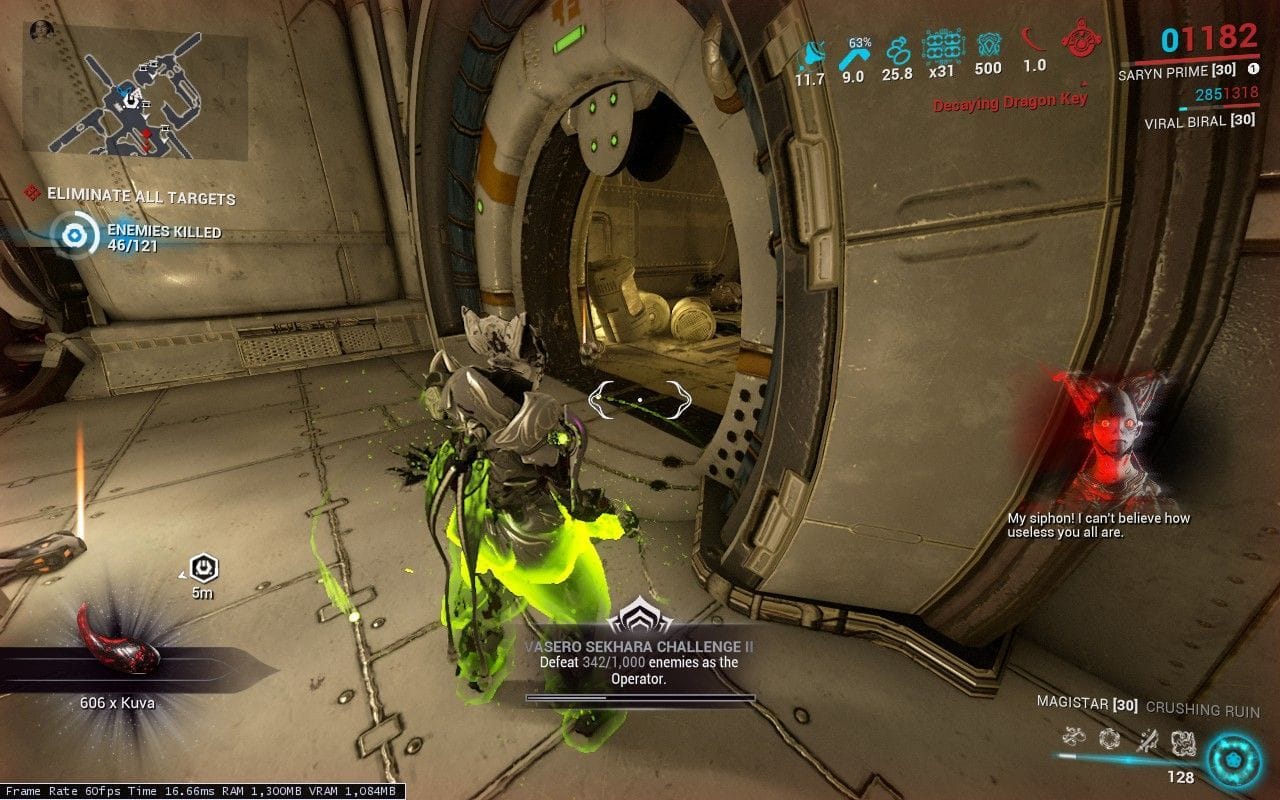Click the player avatar above the minimap
This screenshot has height=800, width=1280.
pyautogui.click(x=42, y=29)
